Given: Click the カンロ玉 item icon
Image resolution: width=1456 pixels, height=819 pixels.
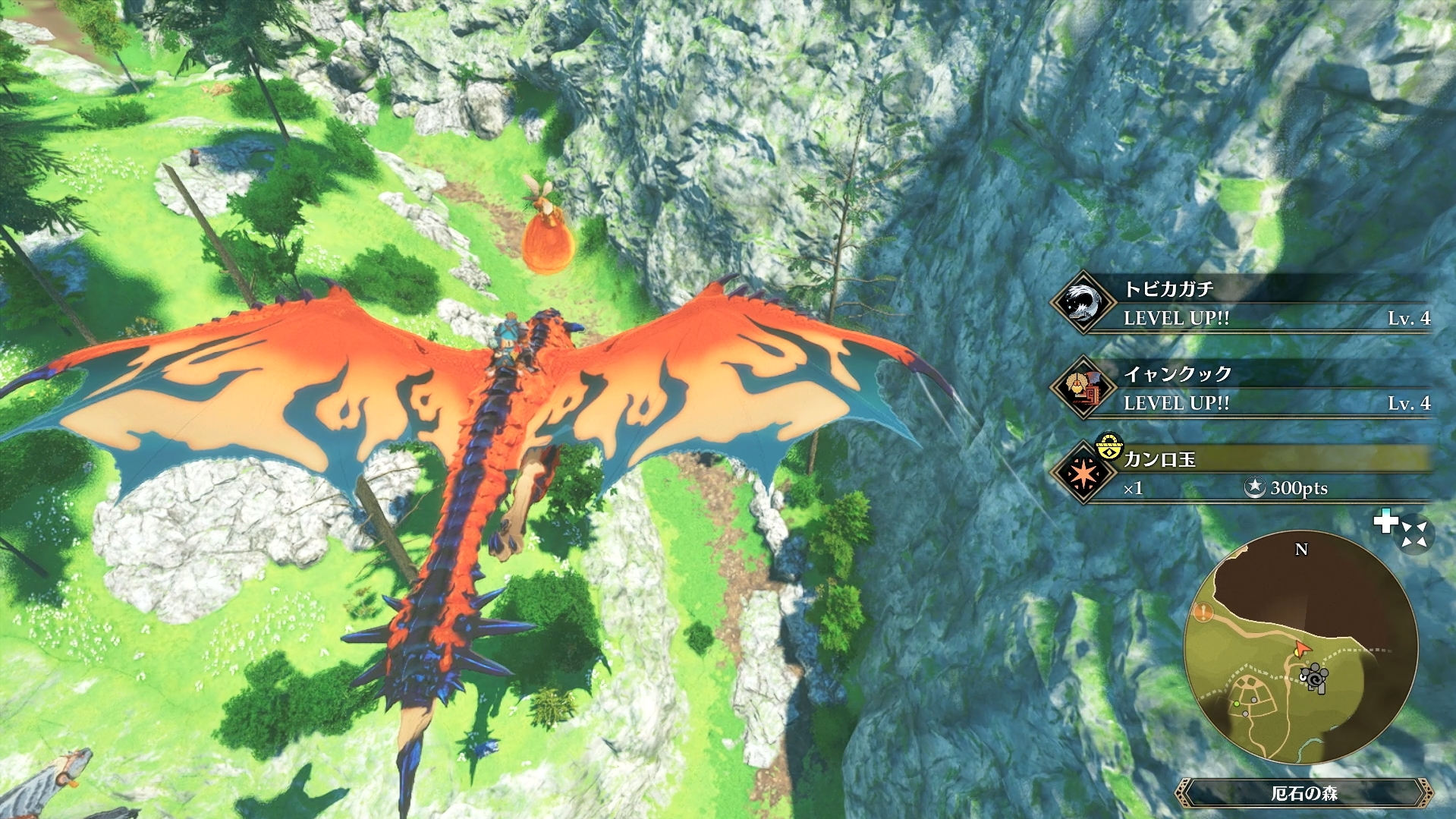Looking at the screenshot, I should point(1083,473).
